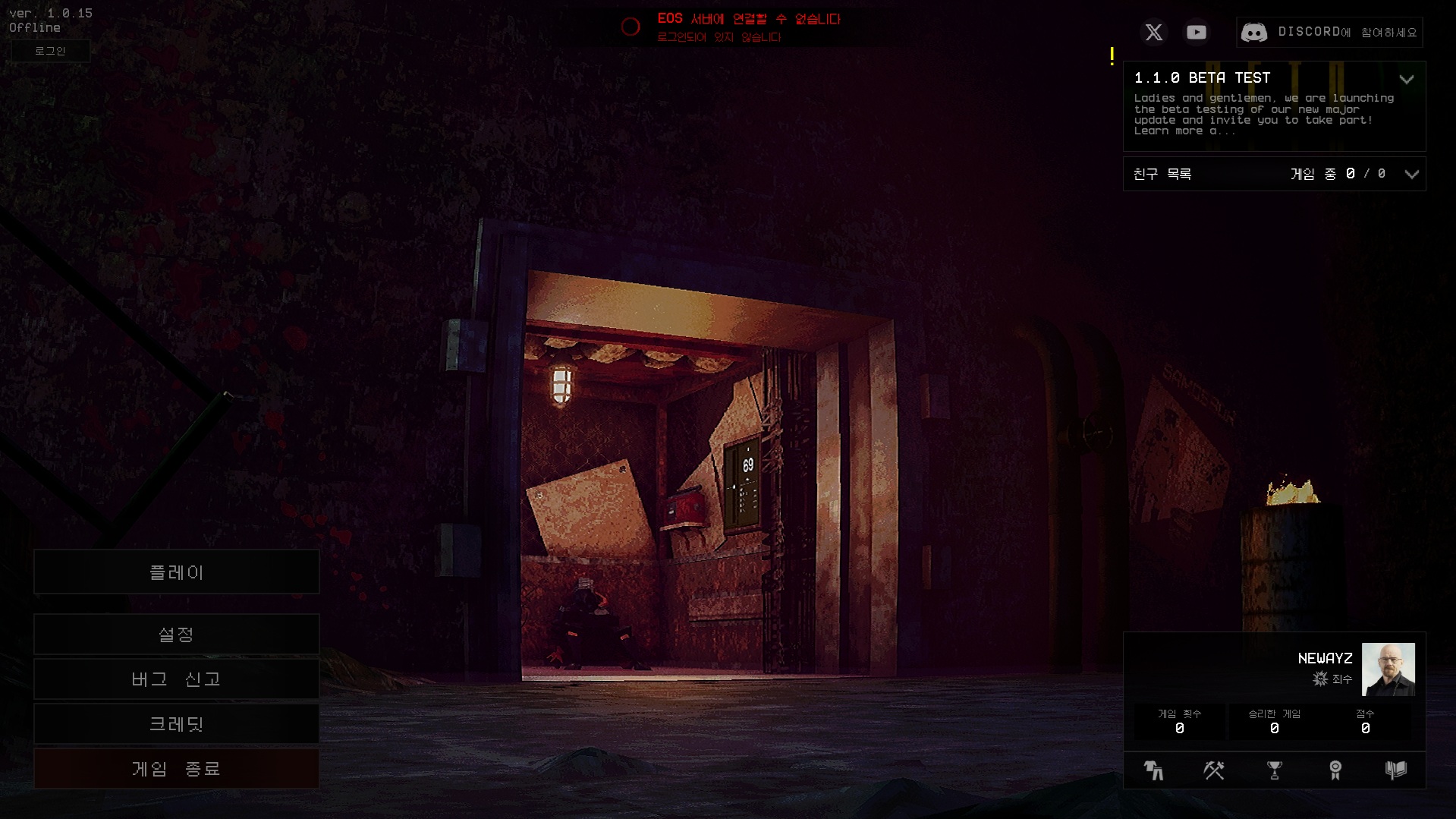Open the book icon
The height and width of the screenshot is (819, 1456).
tap(1395, 770)
